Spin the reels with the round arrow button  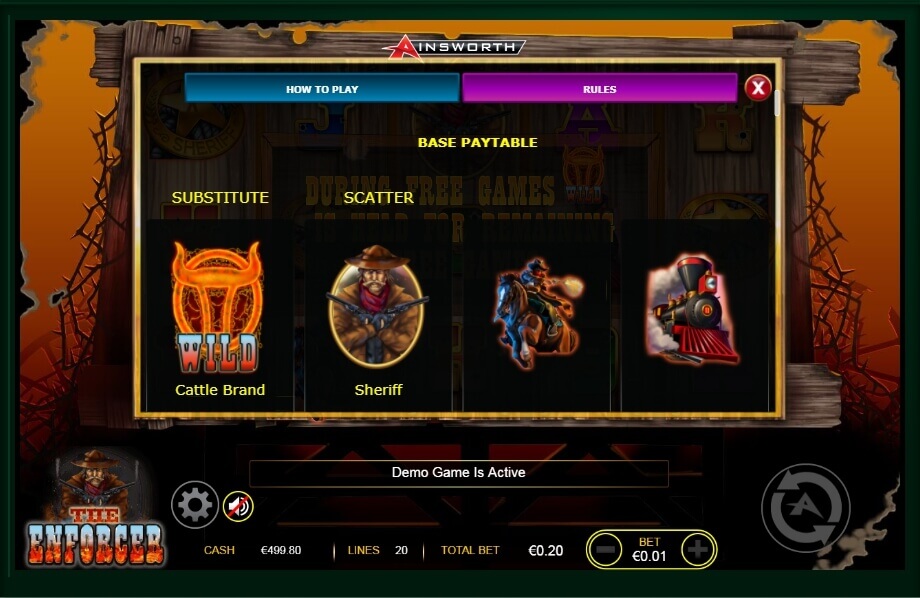(x=805, y=508)
